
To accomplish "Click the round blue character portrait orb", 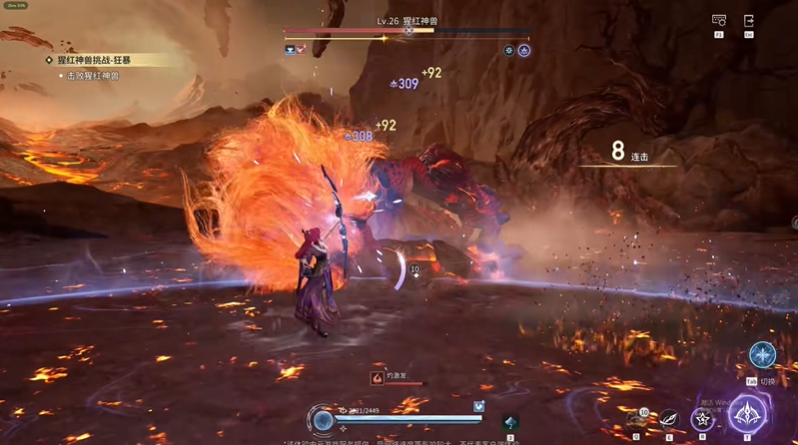I will [322, 419].
